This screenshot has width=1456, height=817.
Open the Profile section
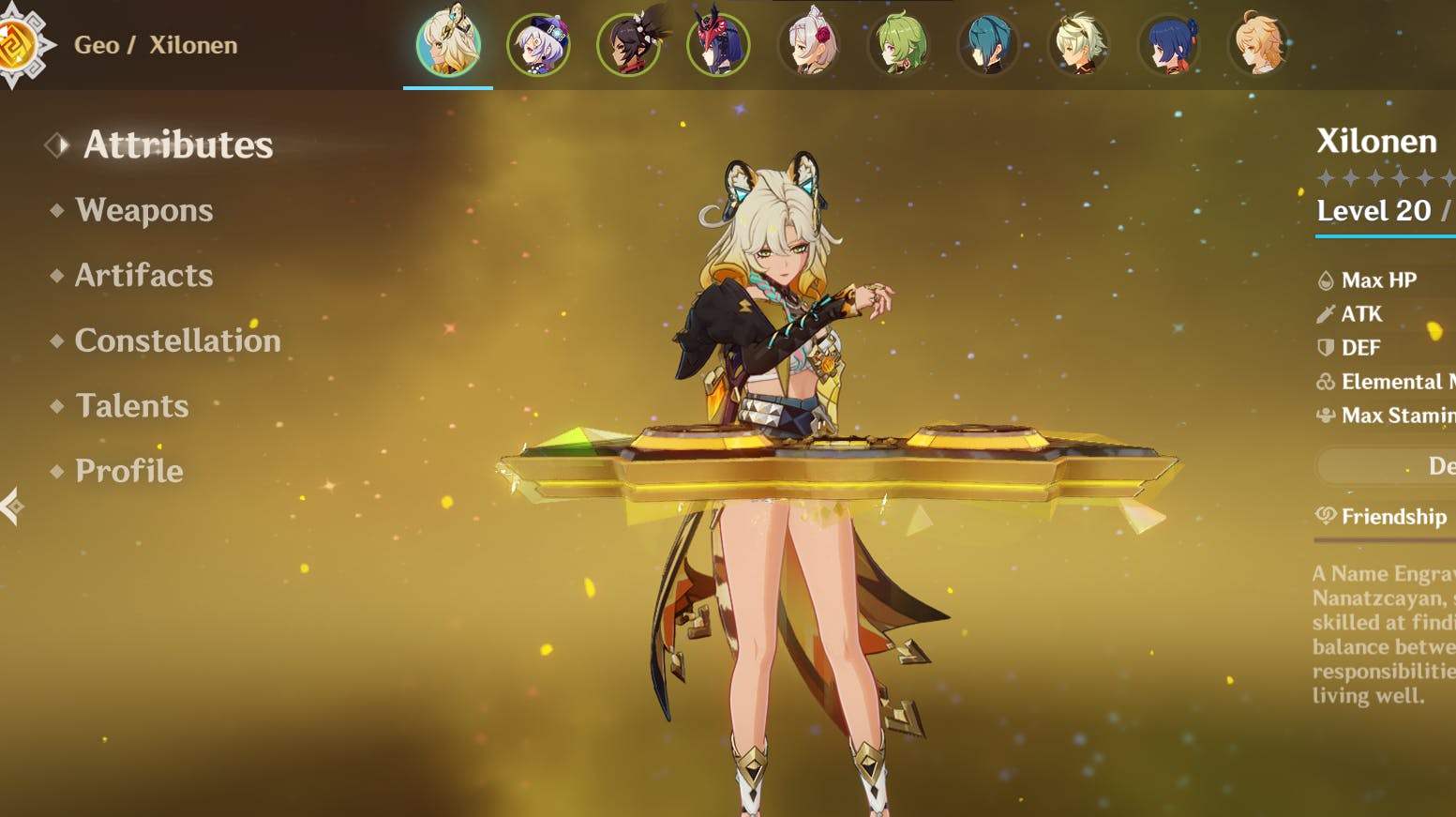coord(128,471)
